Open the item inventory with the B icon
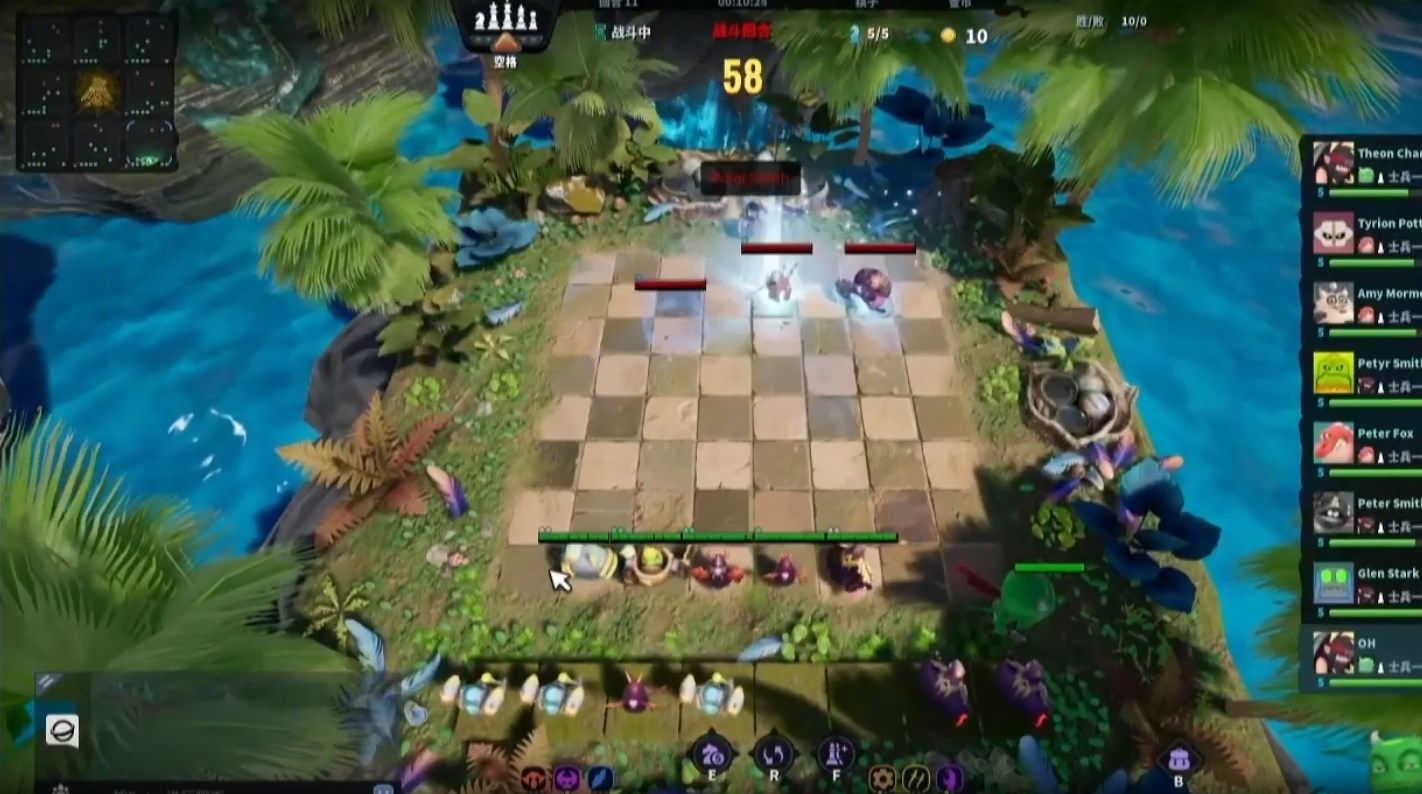The height and width of the screenshot is (794, 1422). click(1177, 757)
